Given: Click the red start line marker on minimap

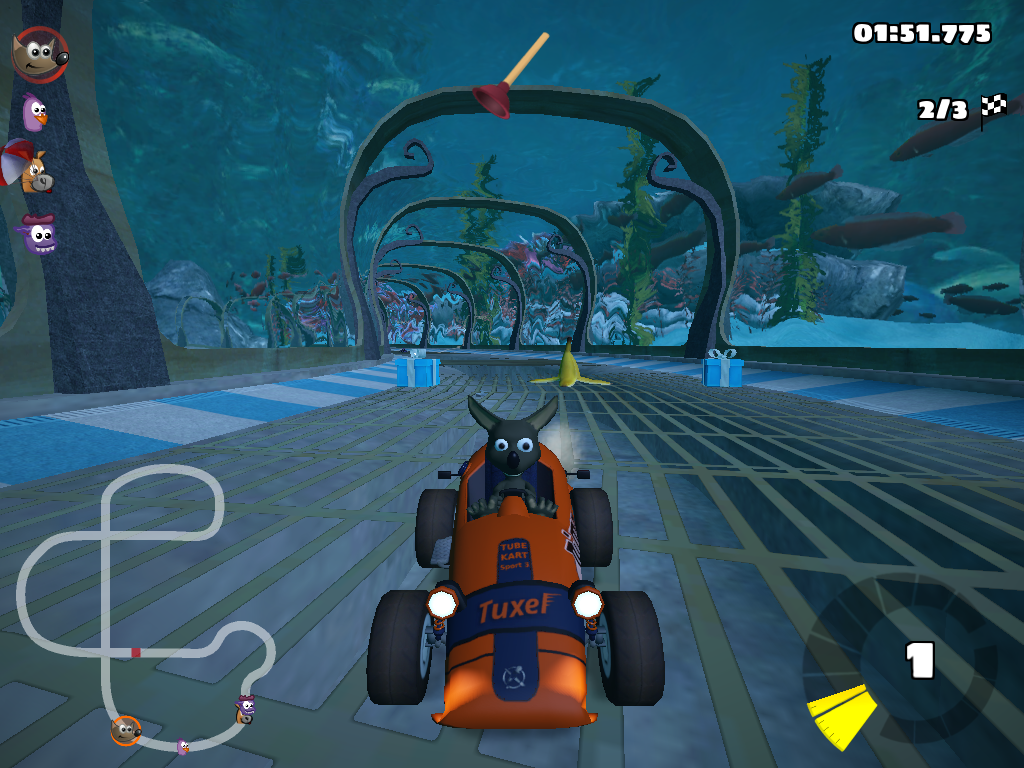Looking at the screenshot, I should (x=136, y=652).
